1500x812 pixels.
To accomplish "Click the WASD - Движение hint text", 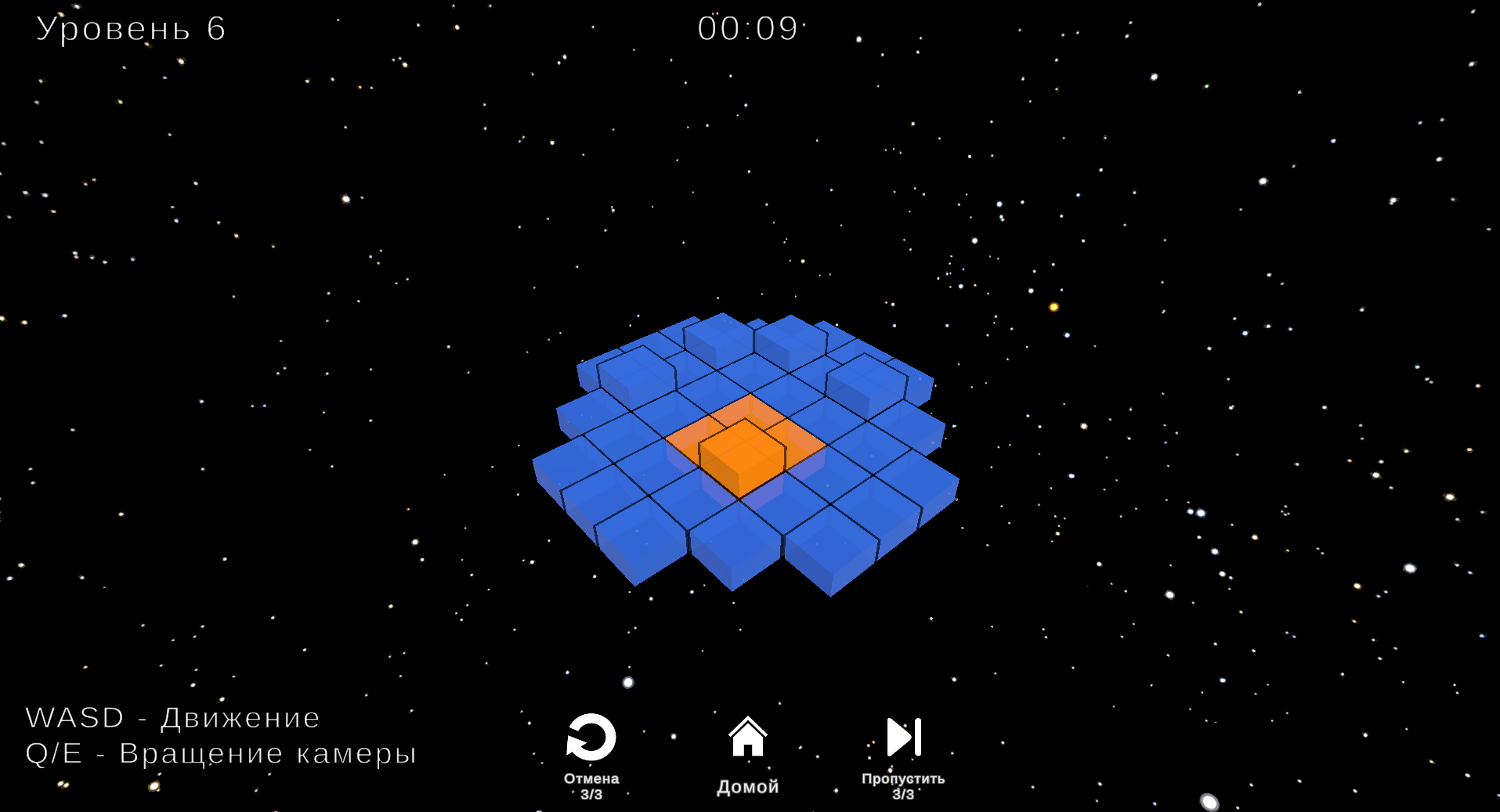I will coord(172,716).
